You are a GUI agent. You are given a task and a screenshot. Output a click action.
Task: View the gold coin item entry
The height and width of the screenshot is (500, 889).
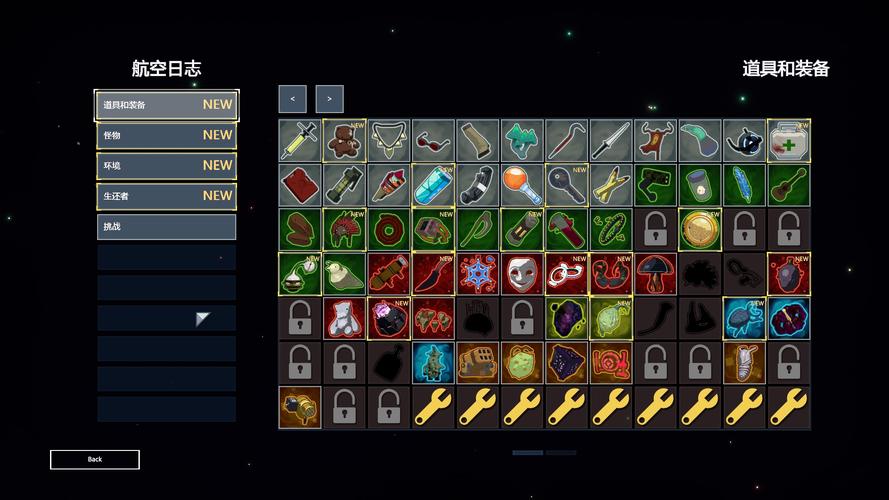click(x=699, y=229)
